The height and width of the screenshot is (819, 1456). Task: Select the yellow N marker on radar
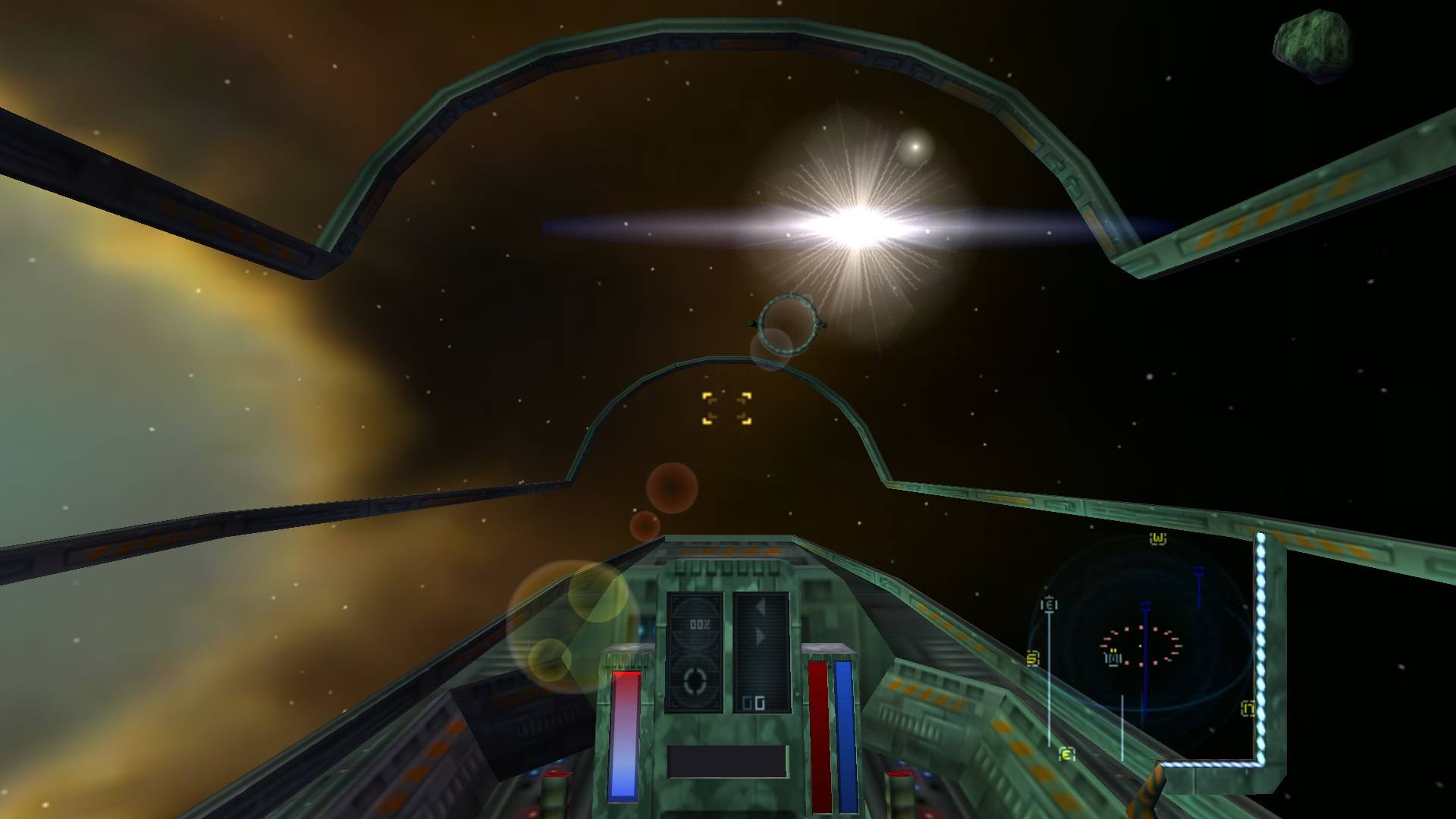[x=1247, y=709]
